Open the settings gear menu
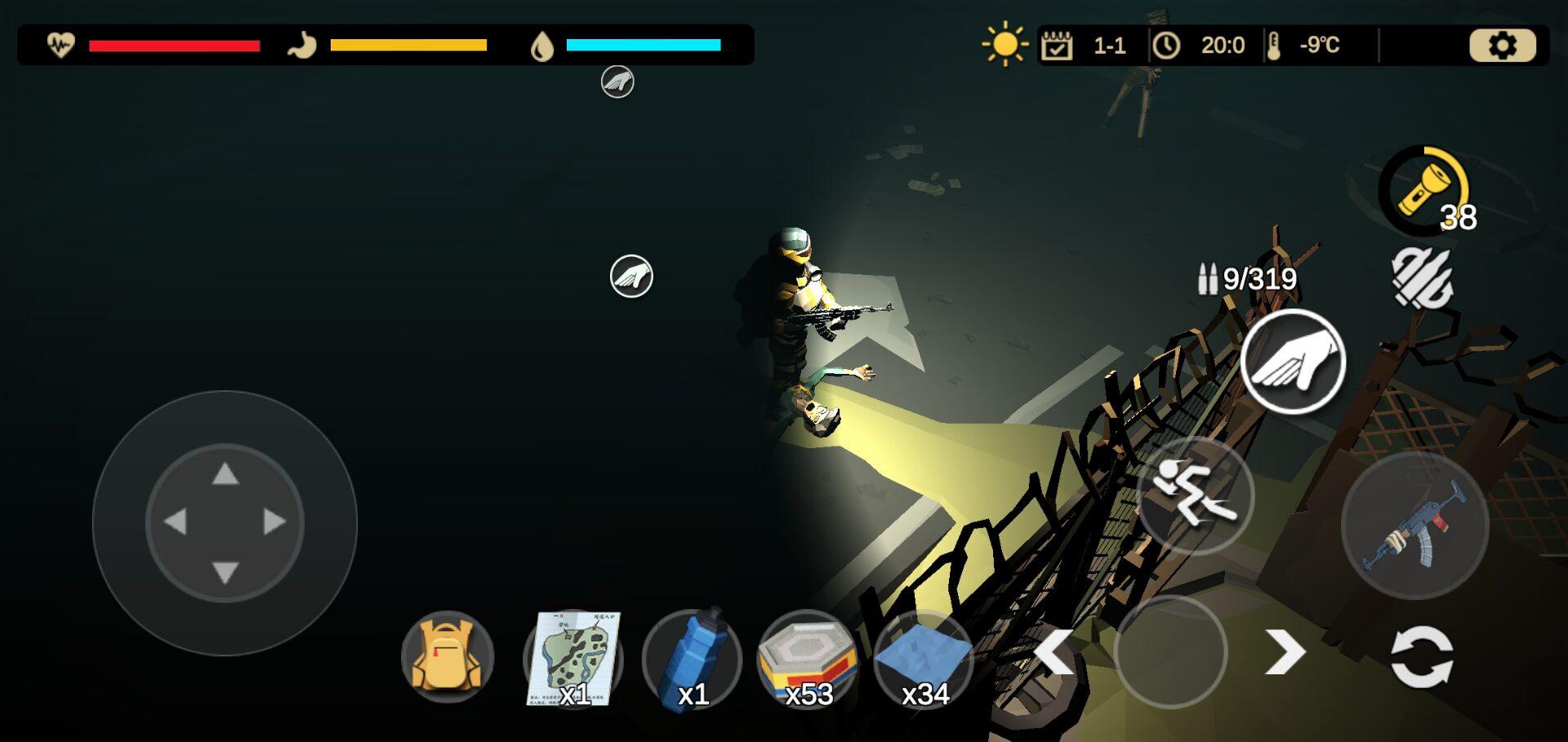The height and width of the screenshot is (742, 1568). click(1502, 46)
